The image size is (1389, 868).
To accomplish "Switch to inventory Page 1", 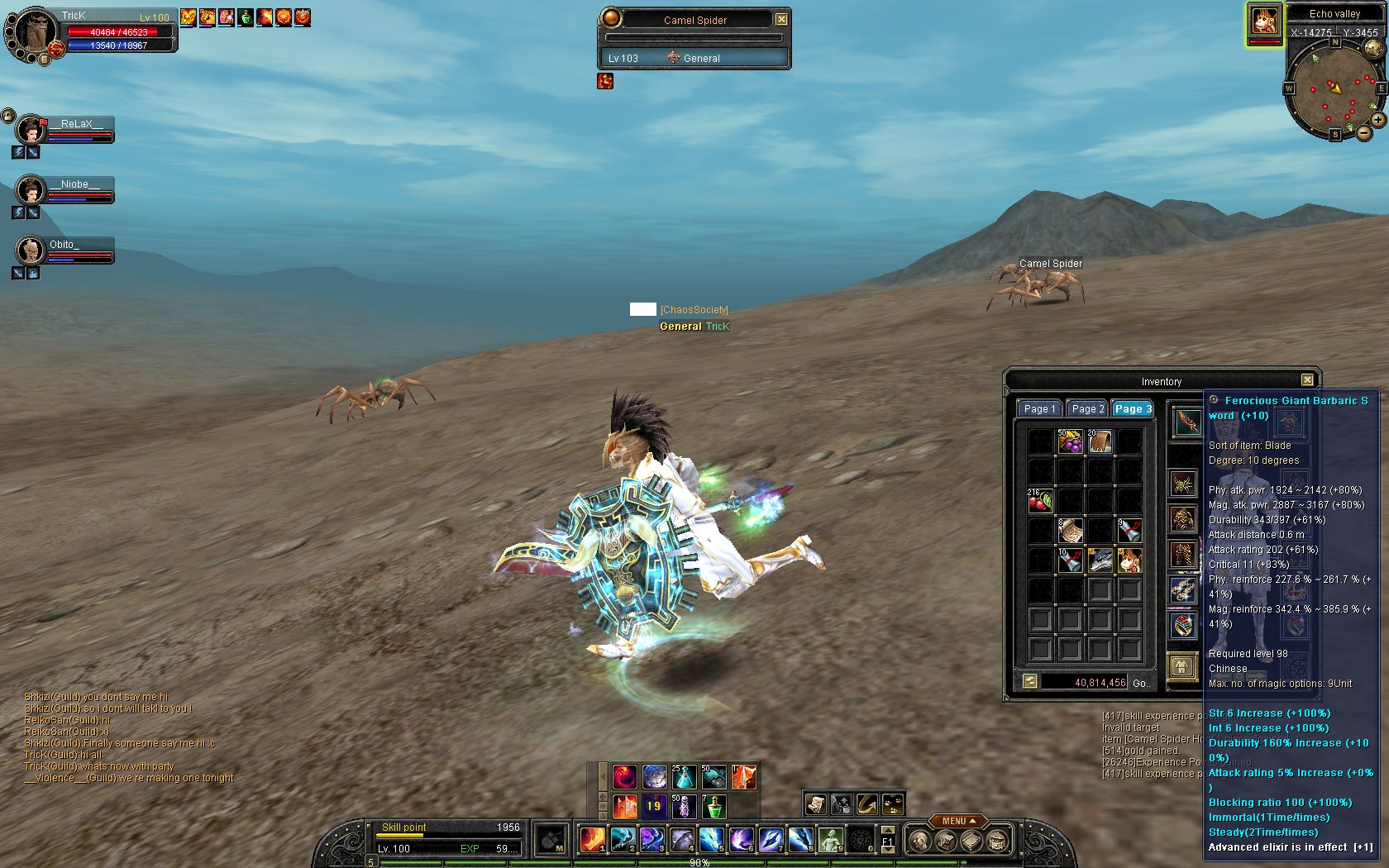I will pos(1039,409).
